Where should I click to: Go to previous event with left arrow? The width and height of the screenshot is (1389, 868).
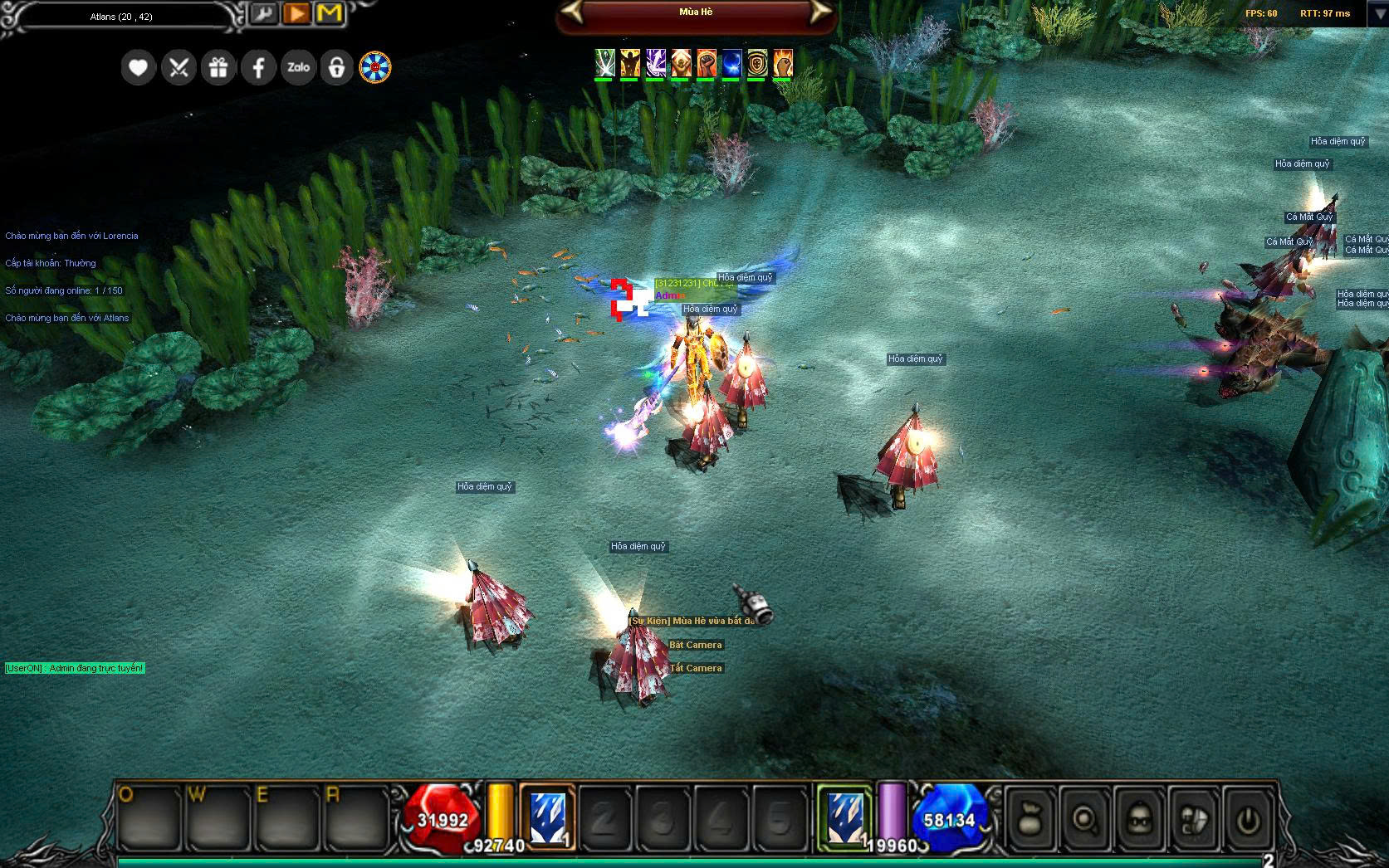click(x=574, y=12)
